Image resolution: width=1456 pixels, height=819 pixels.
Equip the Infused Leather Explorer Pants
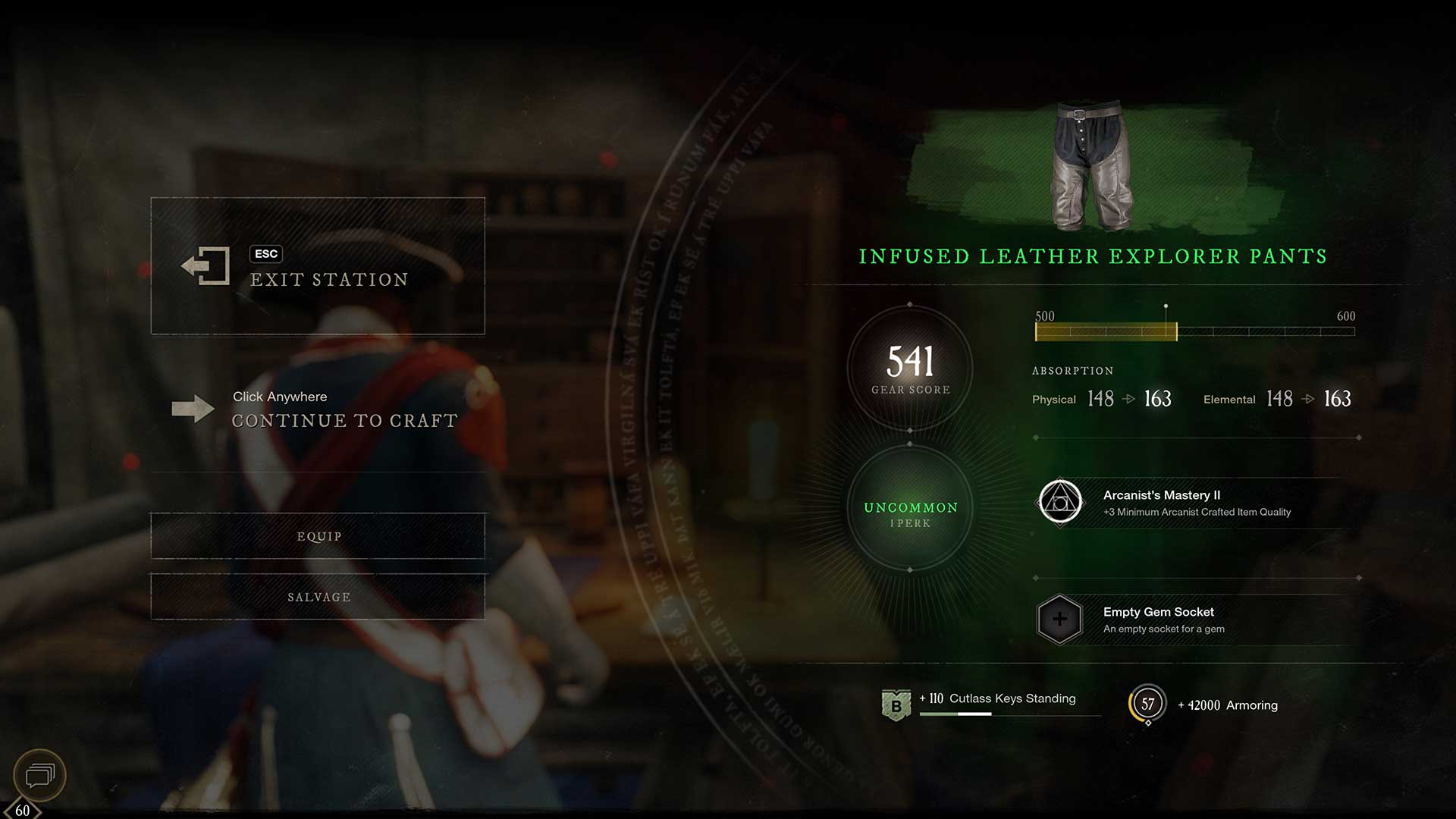pyautogui.click(x=318, y=536)
